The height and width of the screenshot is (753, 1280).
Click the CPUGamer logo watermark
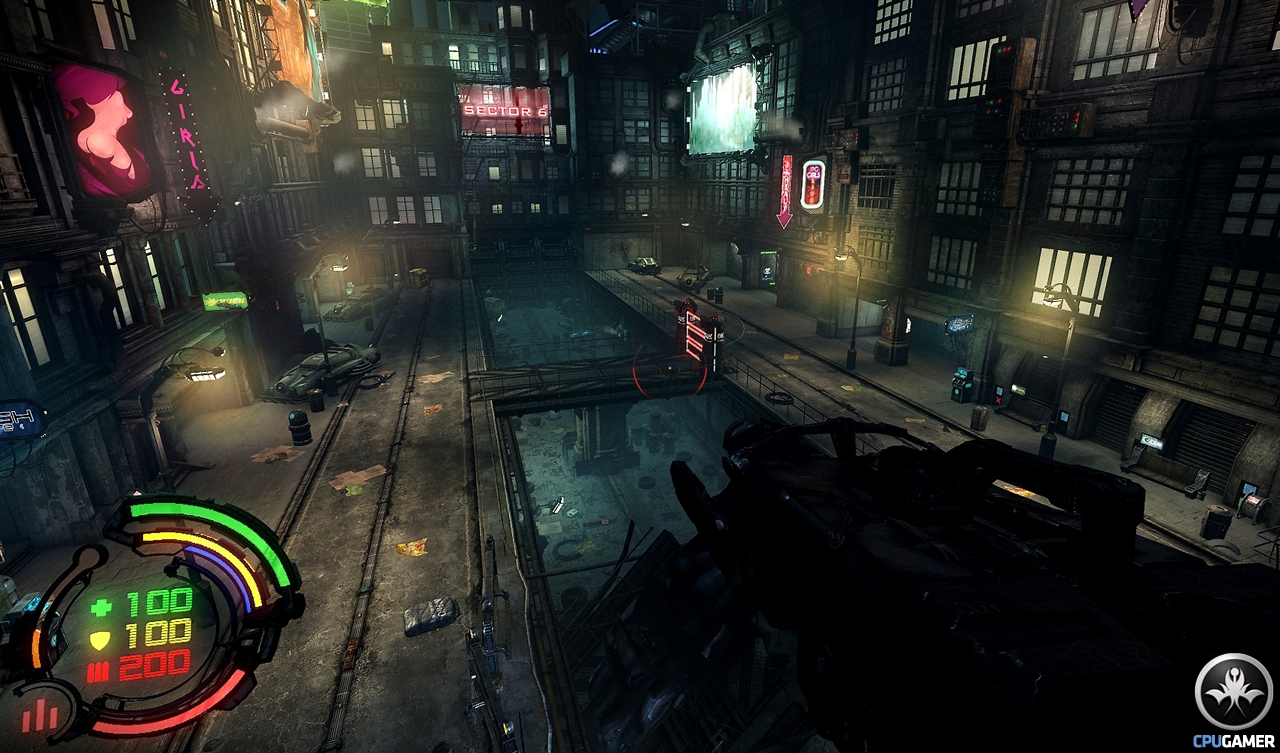click(x=1233, y=698)
